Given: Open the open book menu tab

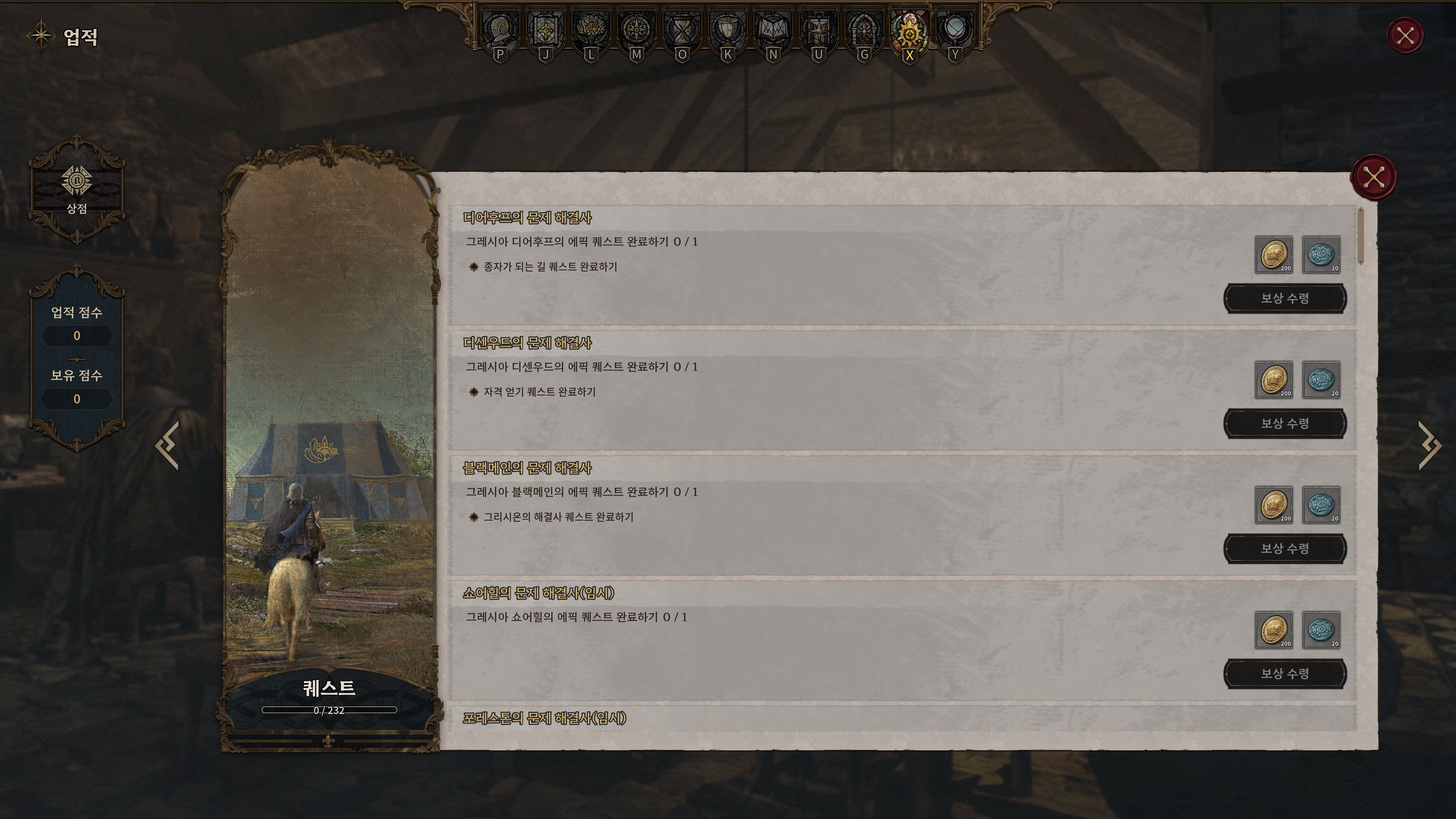Looking at the screenshot, I should (x=773, y=30).
